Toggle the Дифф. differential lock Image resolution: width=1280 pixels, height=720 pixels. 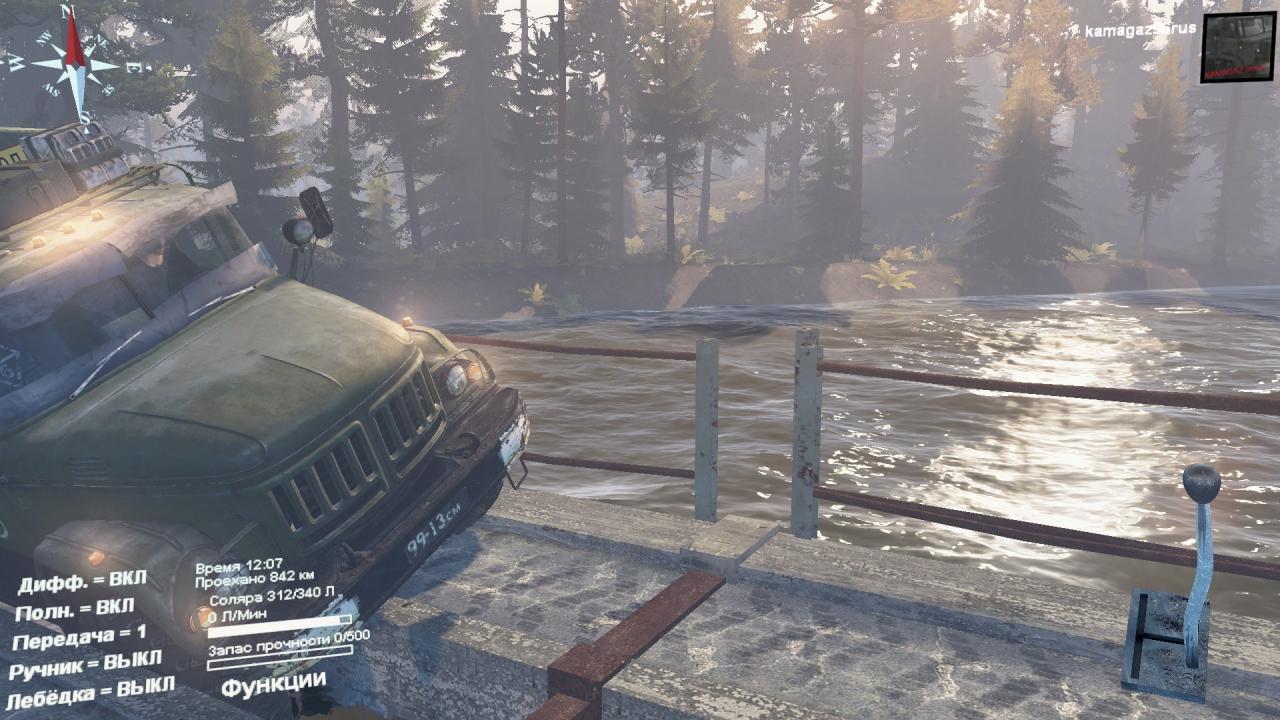82,580
